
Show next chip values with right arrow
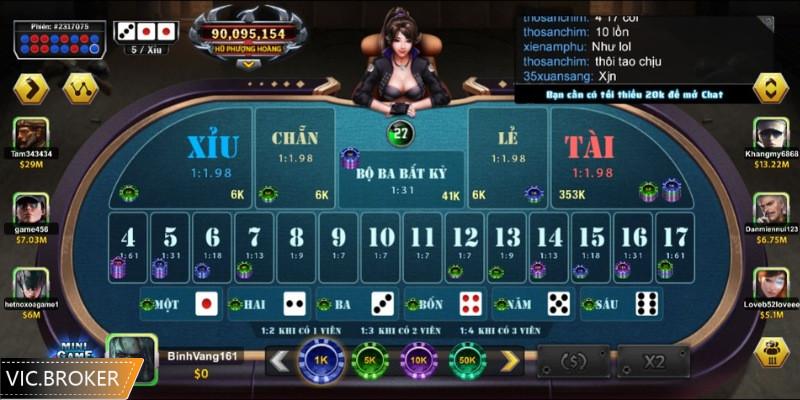pyautogui.click(x=510, y=360)
